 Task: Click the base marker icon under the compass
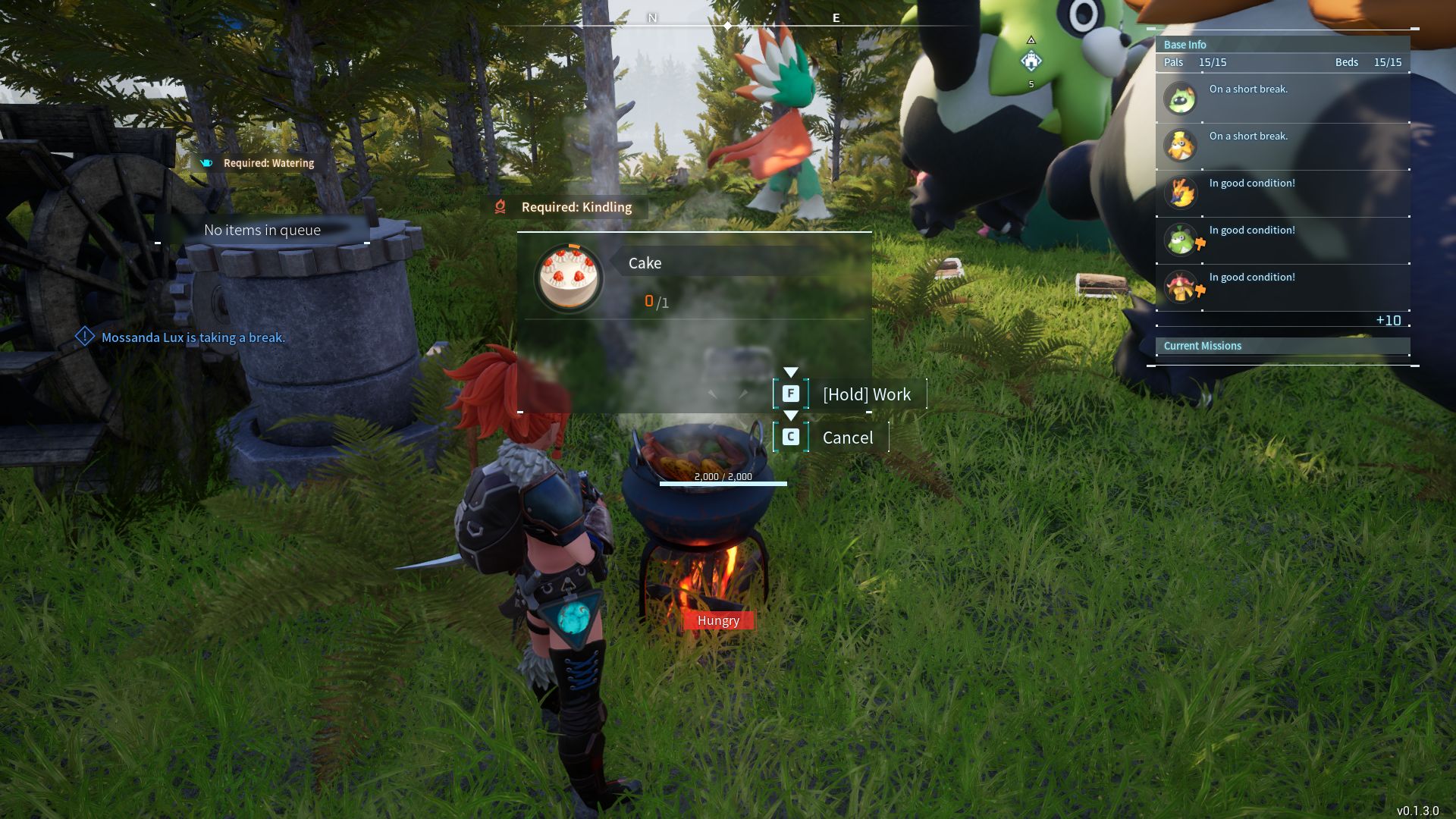tap(1031, 61)
